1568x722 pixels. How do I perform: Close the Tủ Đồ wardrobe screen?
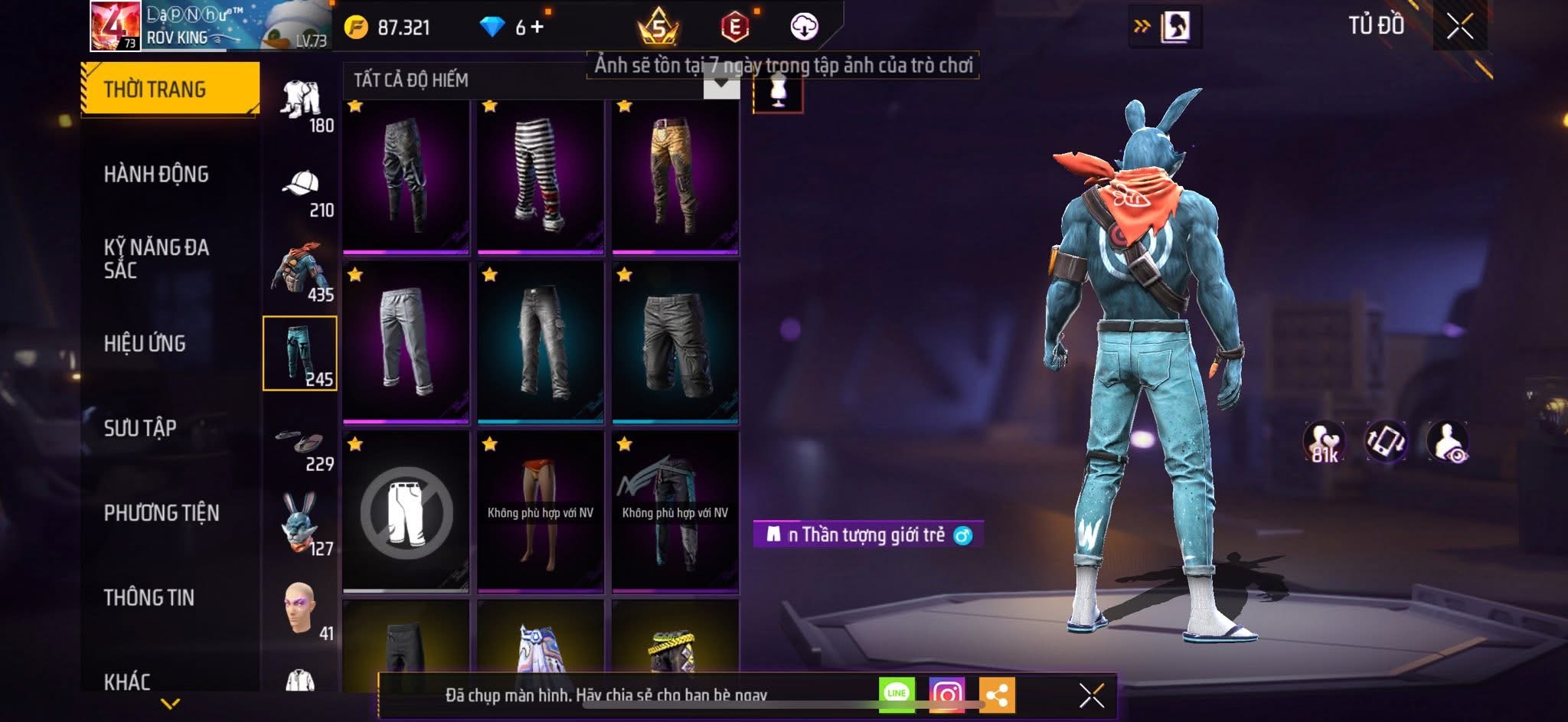(1459, 27)
